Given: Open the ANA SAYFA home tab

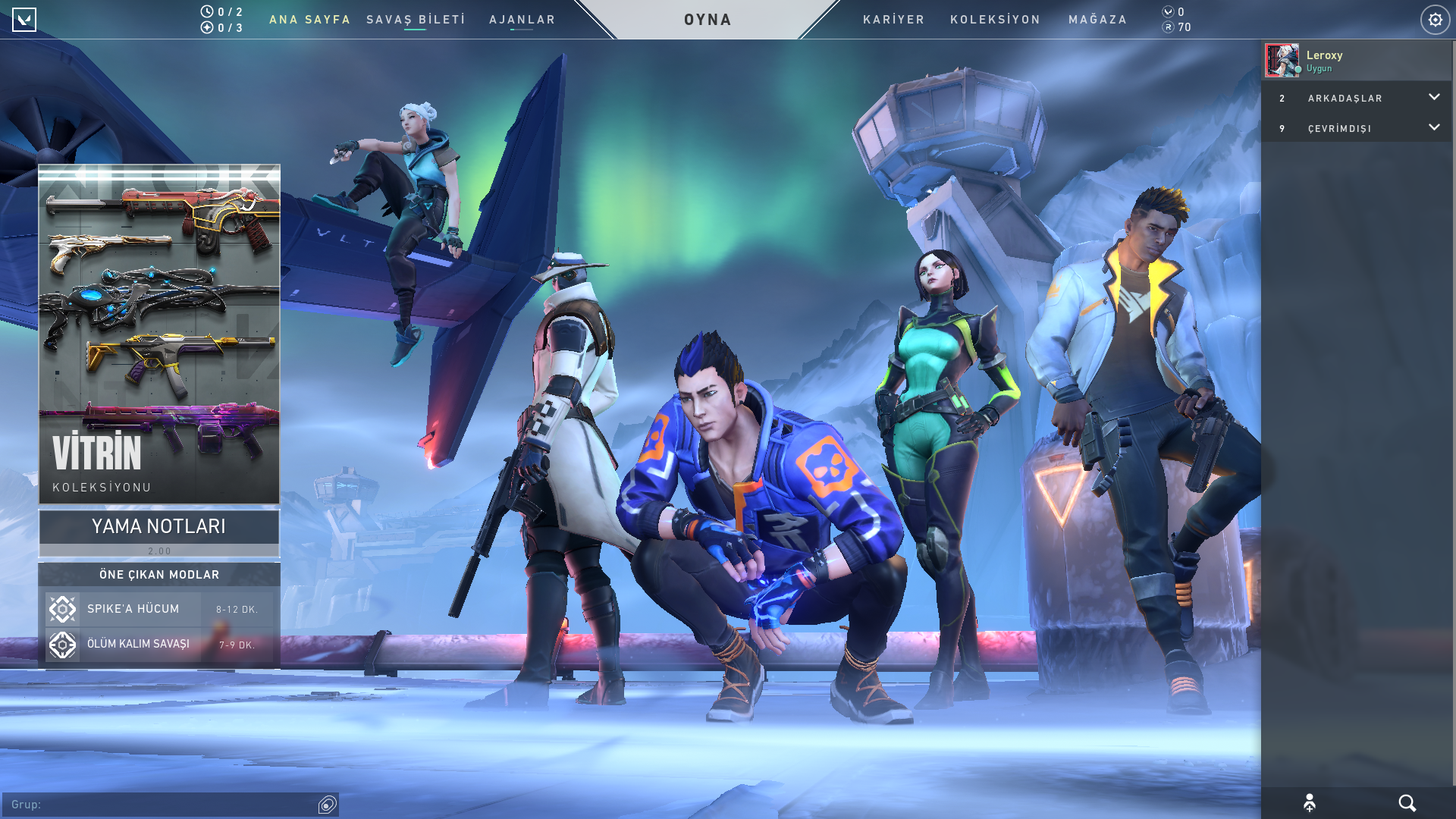Looking at the screenshot, I should [309, 20].
